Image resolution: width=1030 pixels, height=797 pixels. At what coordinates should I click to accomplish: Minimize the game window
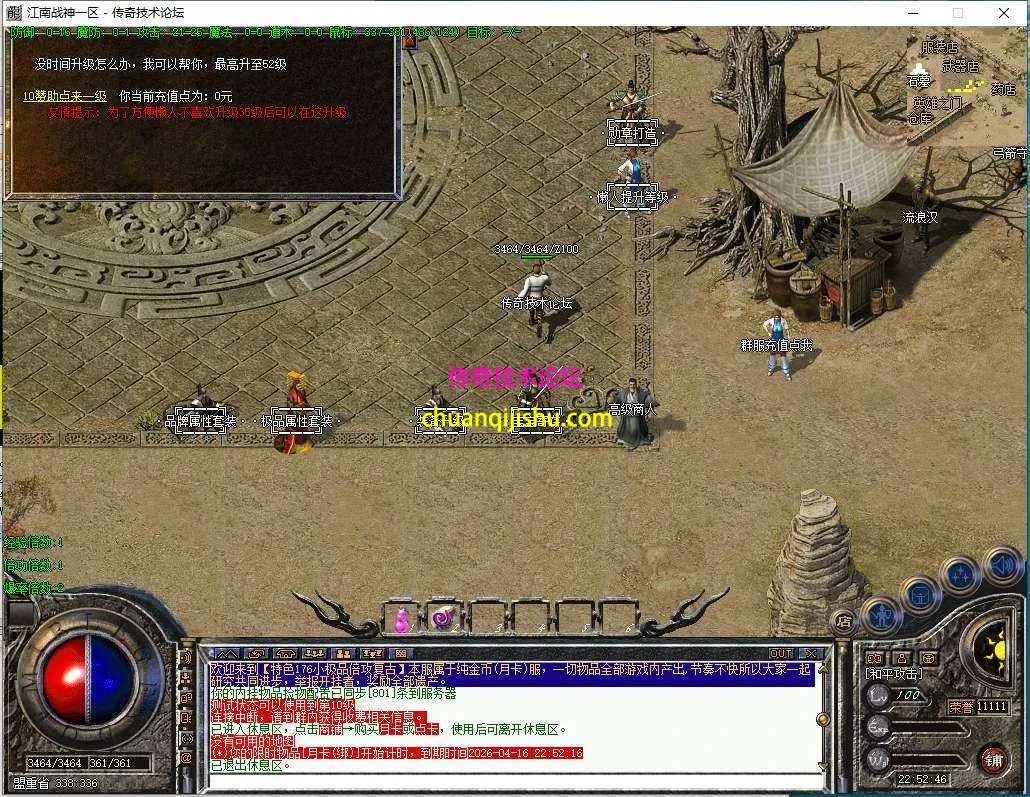(913, 13)
